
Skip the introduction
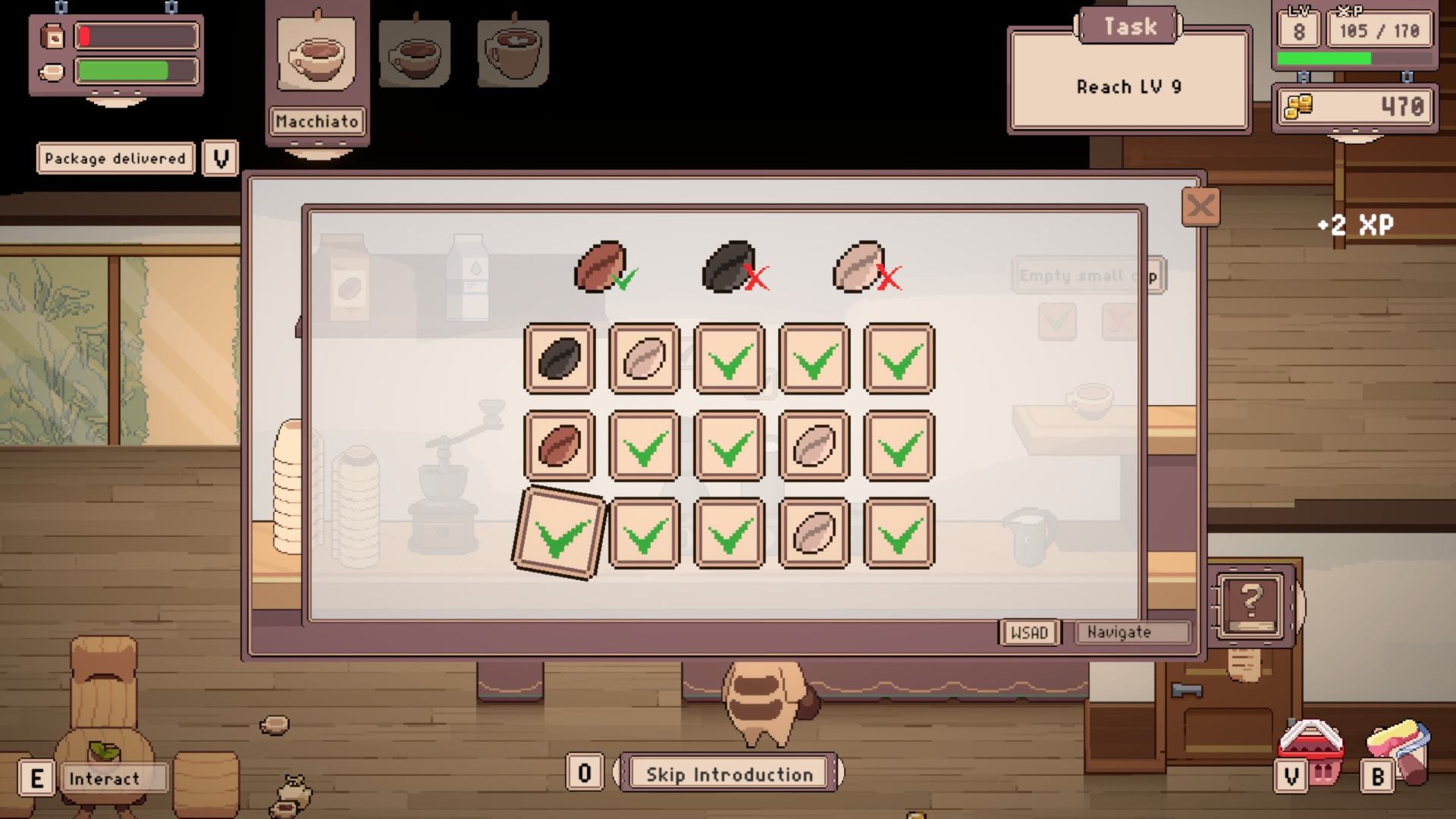(729, 773)
